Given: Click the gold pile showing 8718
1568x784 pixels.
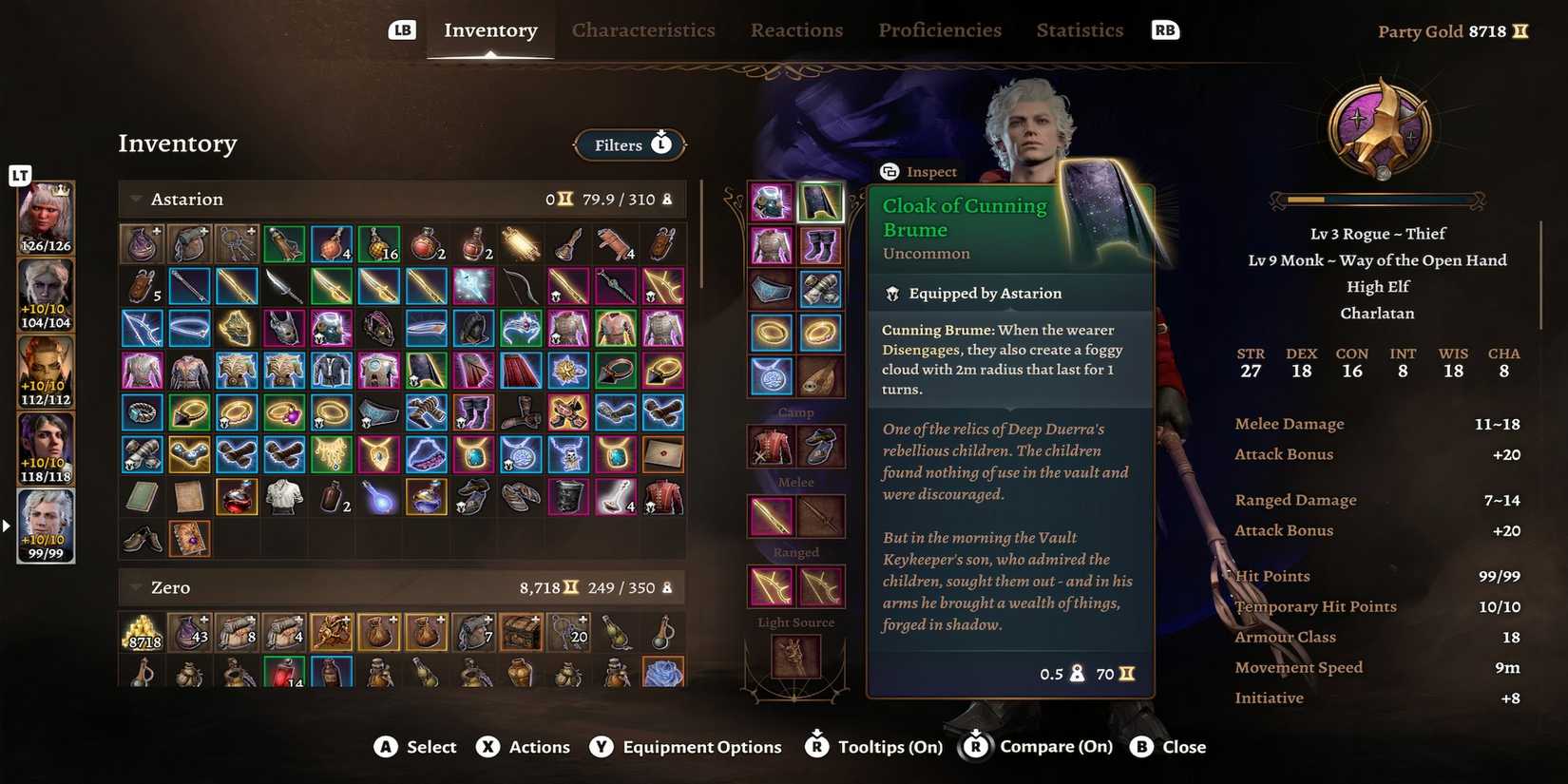Looking at the screenshot, I should 143,633.
